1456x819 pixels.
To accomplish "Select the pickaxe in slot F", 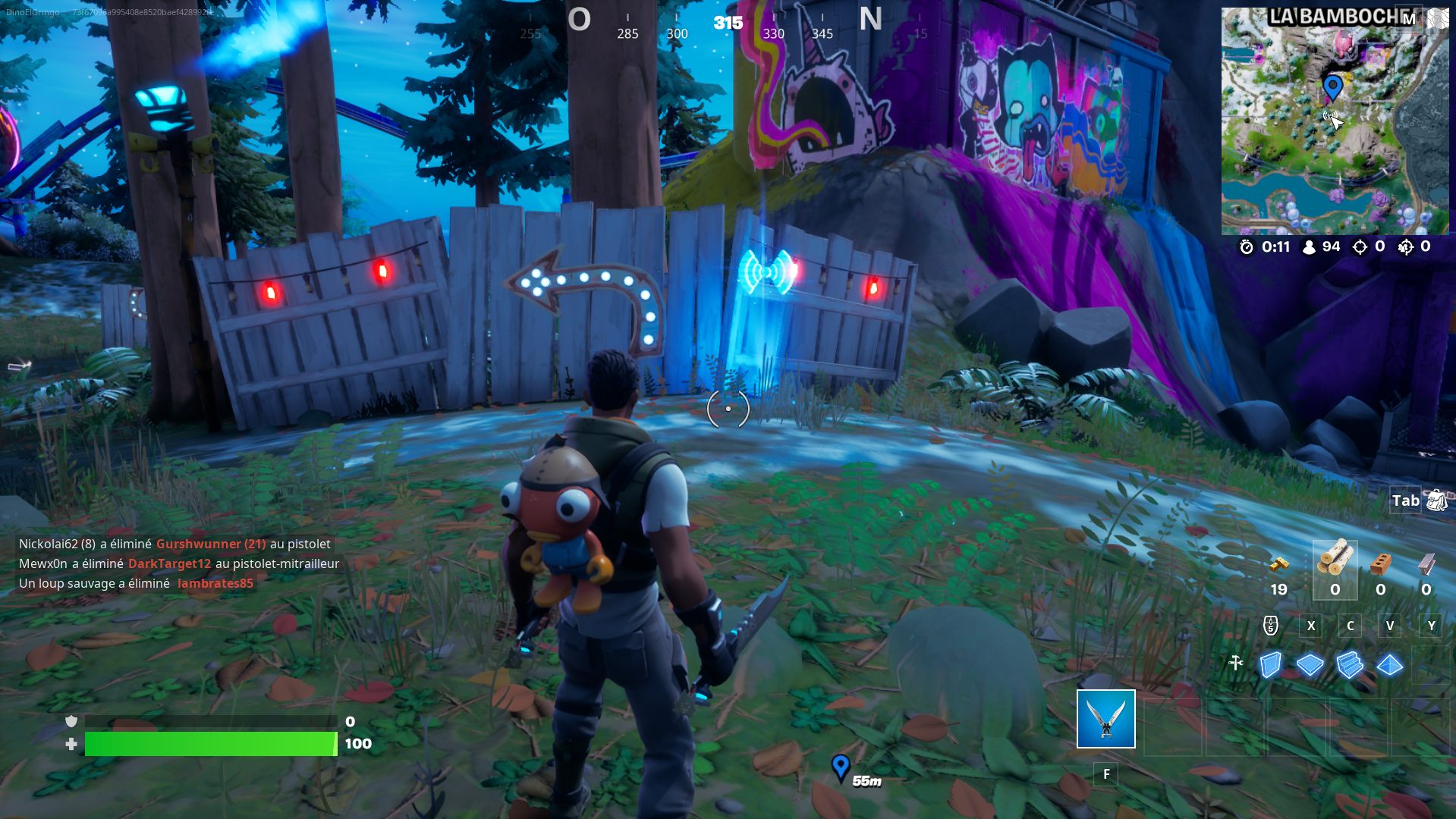I will [x=1105, y=718].
